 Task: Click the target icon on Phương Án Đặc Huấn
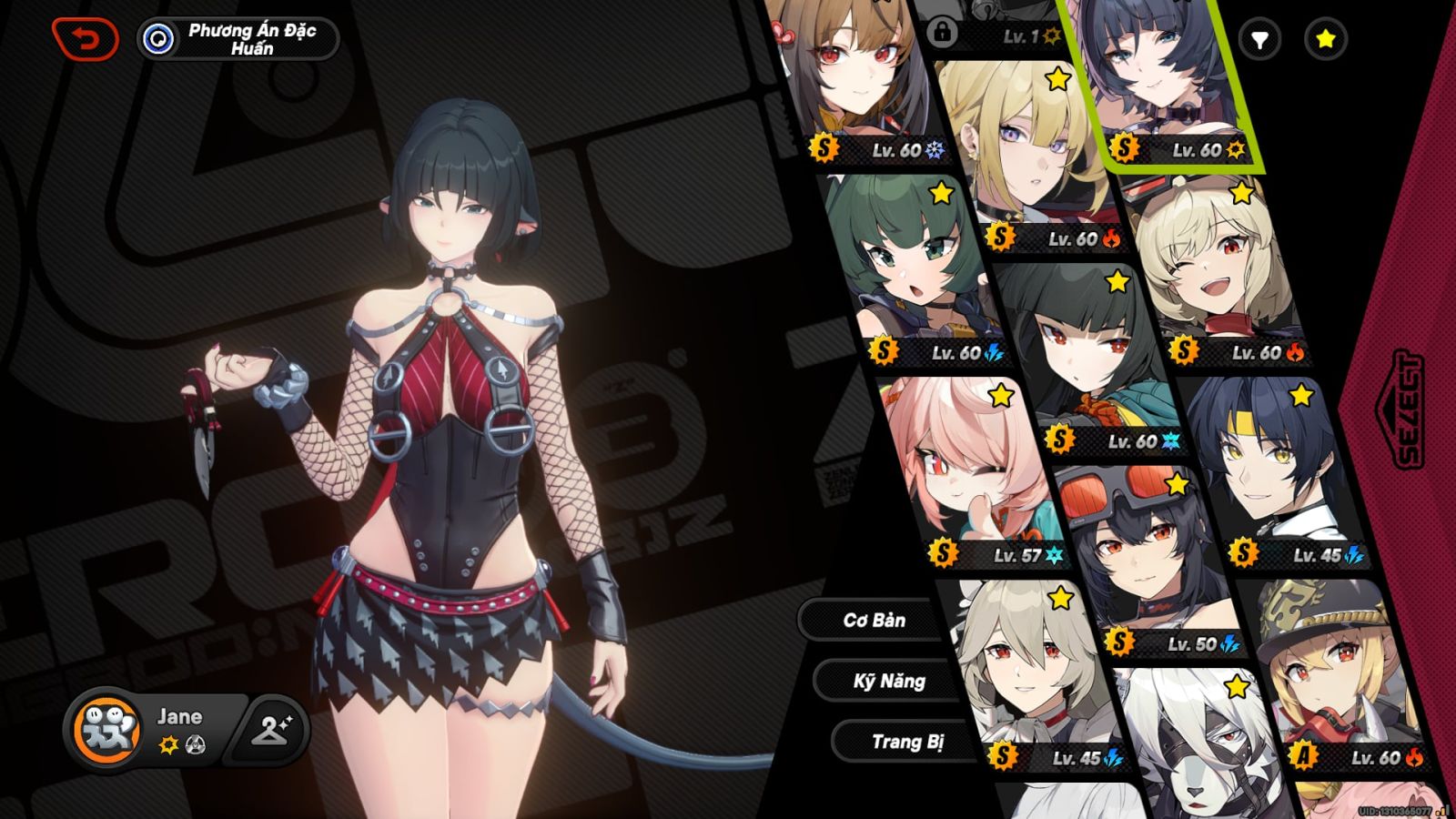pyautogui.click(x=157, y=37)
